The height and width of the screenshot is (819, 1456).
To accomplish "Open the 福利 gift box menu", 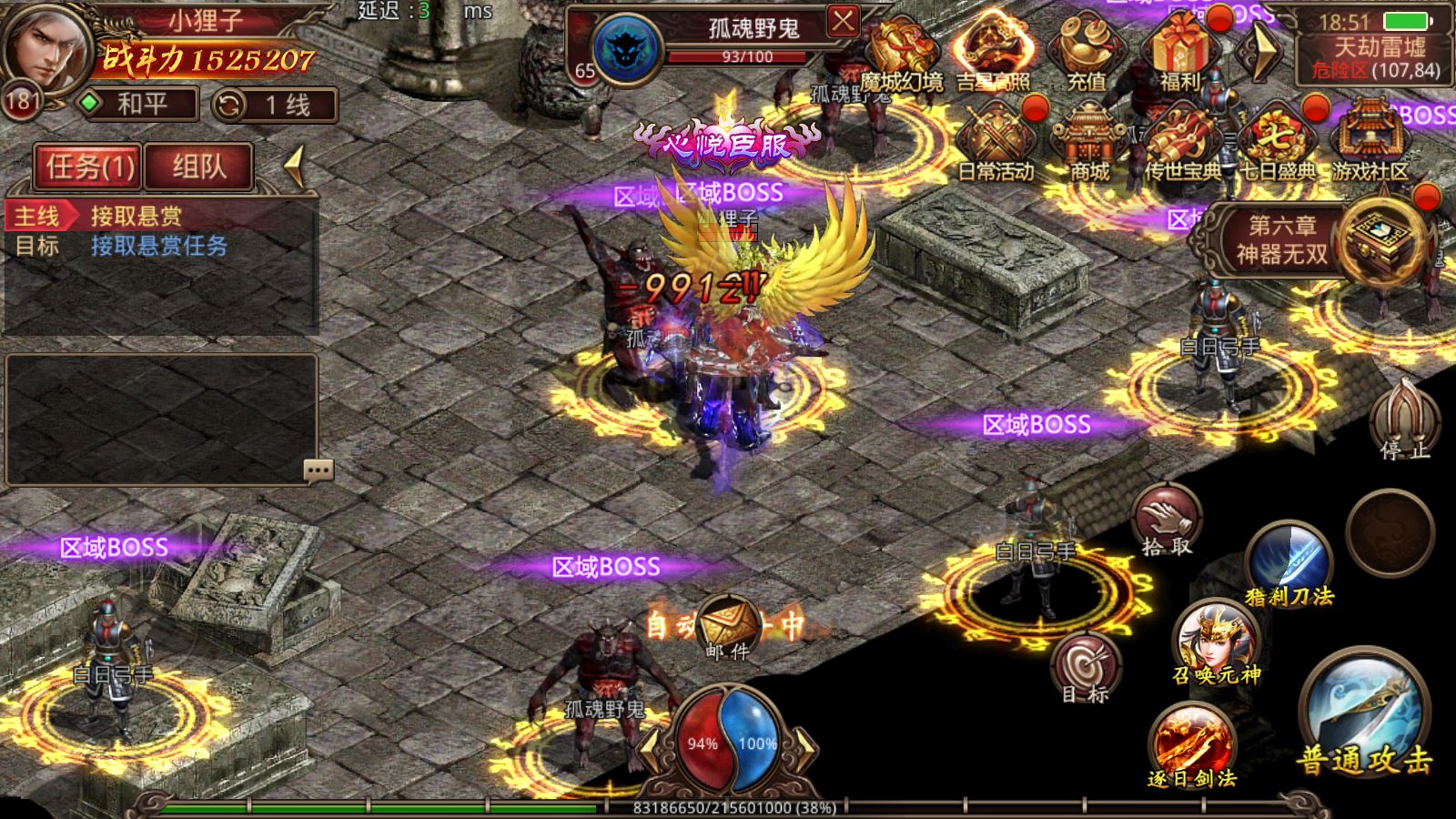I will (1180, 50).
